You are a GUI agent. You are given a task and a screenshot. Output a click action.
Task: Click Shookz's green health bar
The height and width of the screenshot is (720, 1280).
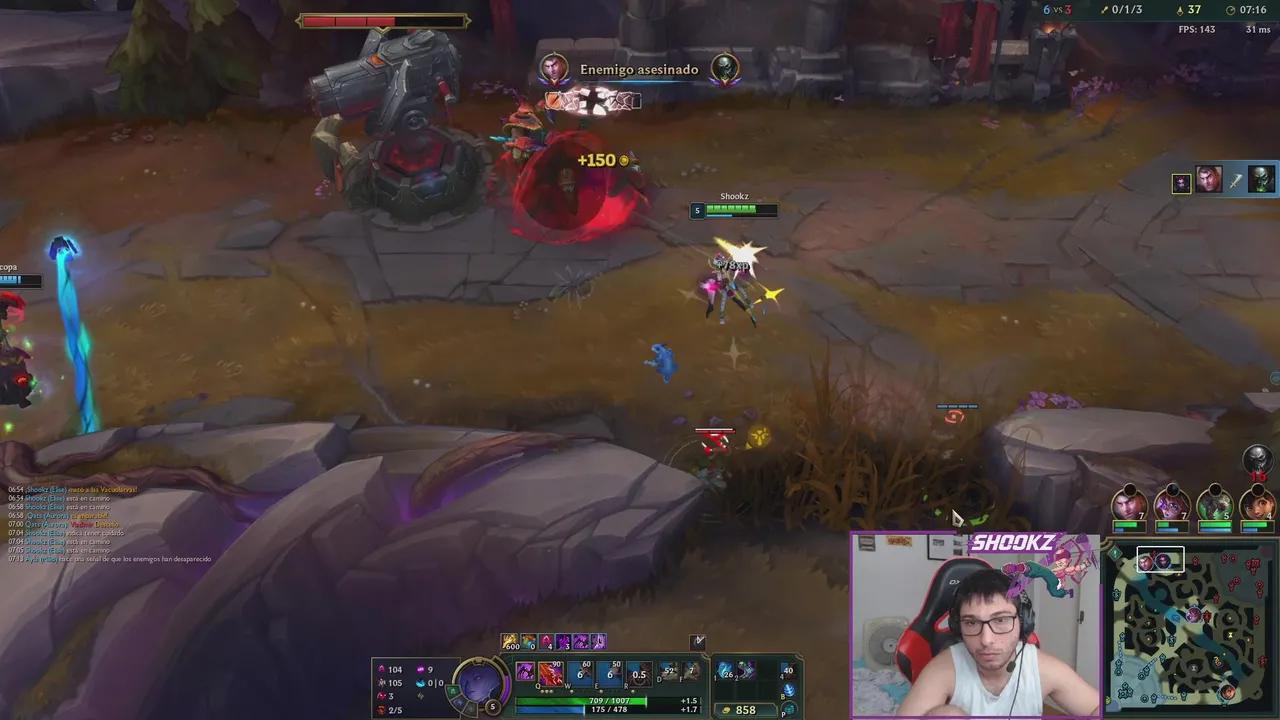[x=730, y=210]
